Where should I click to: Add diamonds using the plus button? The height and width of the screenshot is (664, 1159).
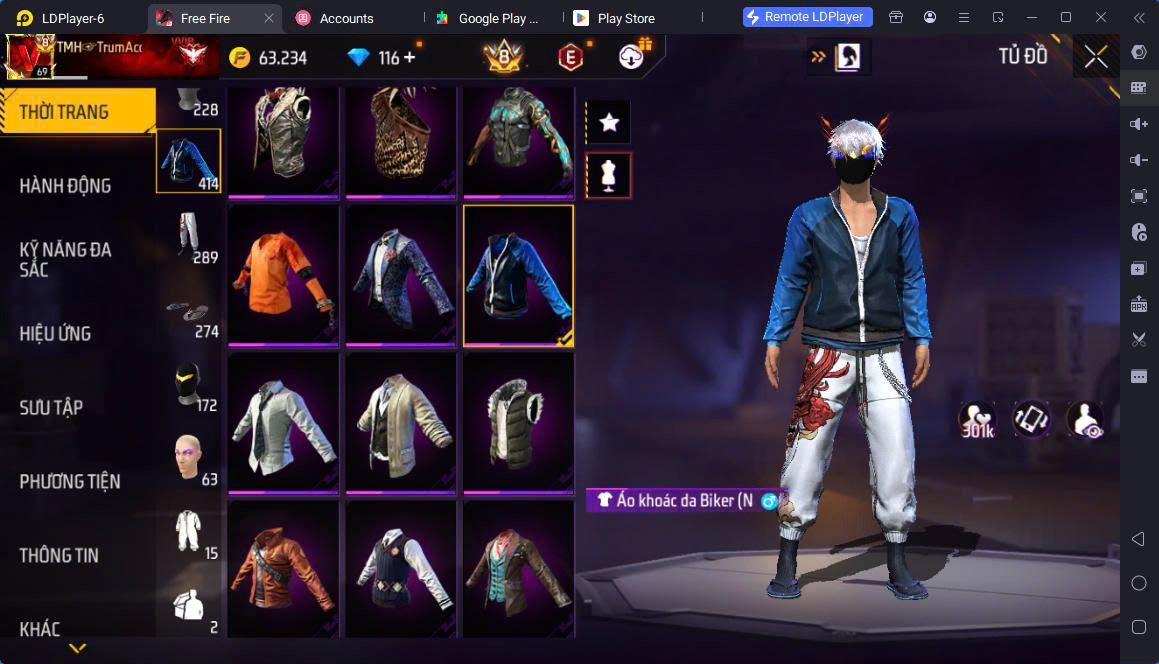coord(410,57)
